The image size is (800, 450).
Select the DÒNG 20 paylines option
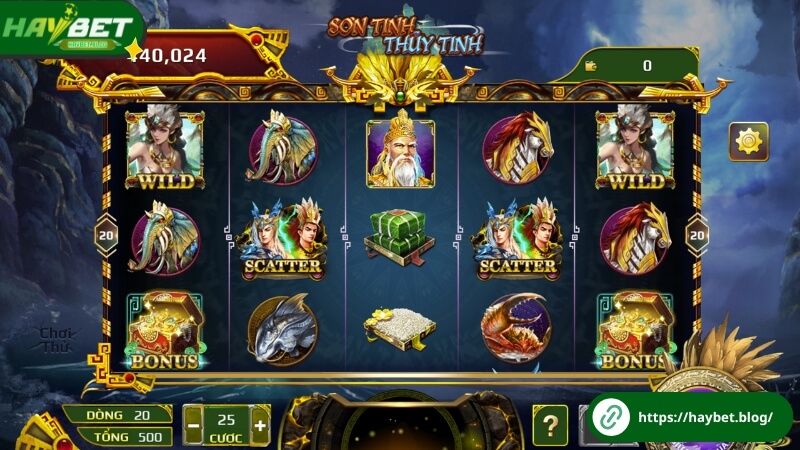coord(117,415)
